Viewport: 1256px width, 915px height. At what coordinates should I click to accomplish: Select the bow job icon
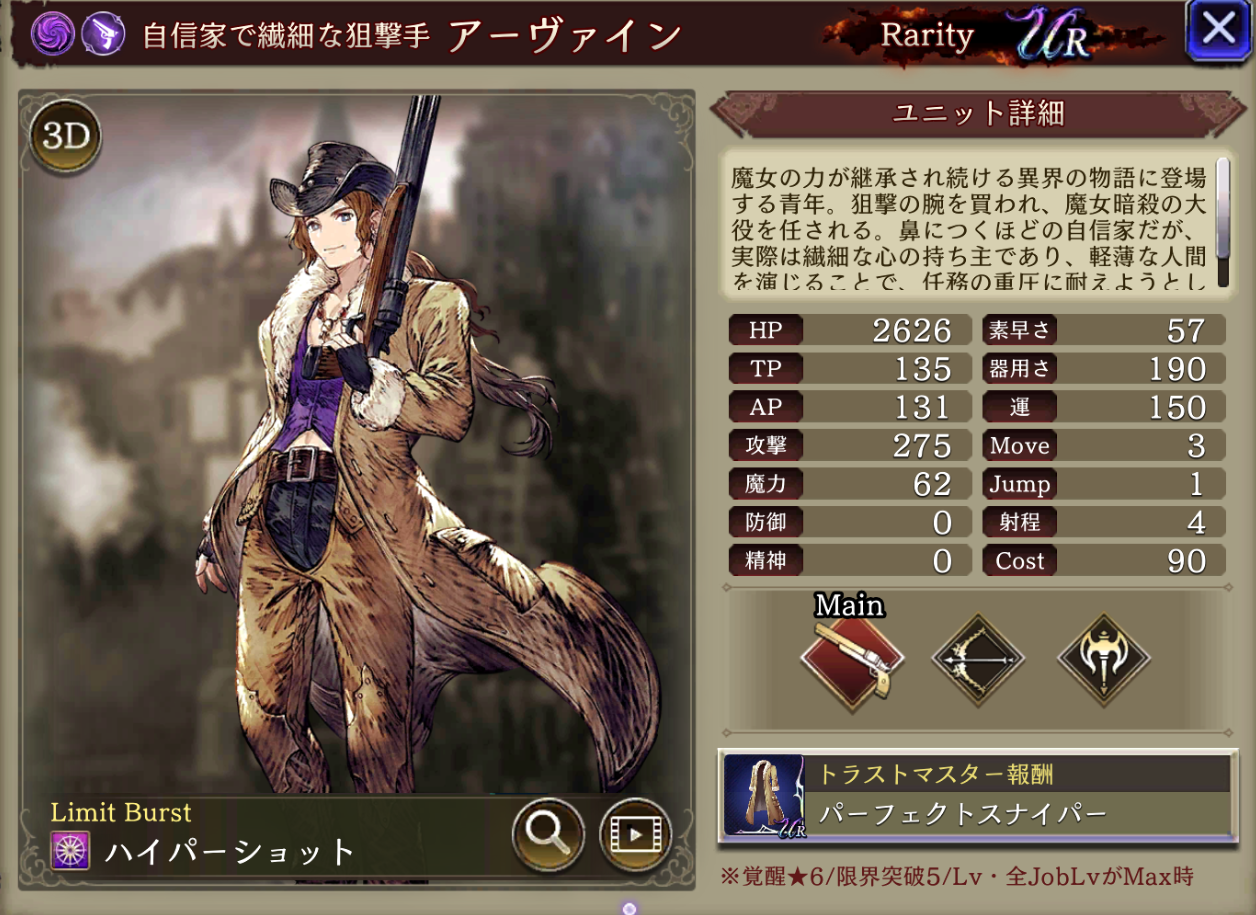click(978, 660)
